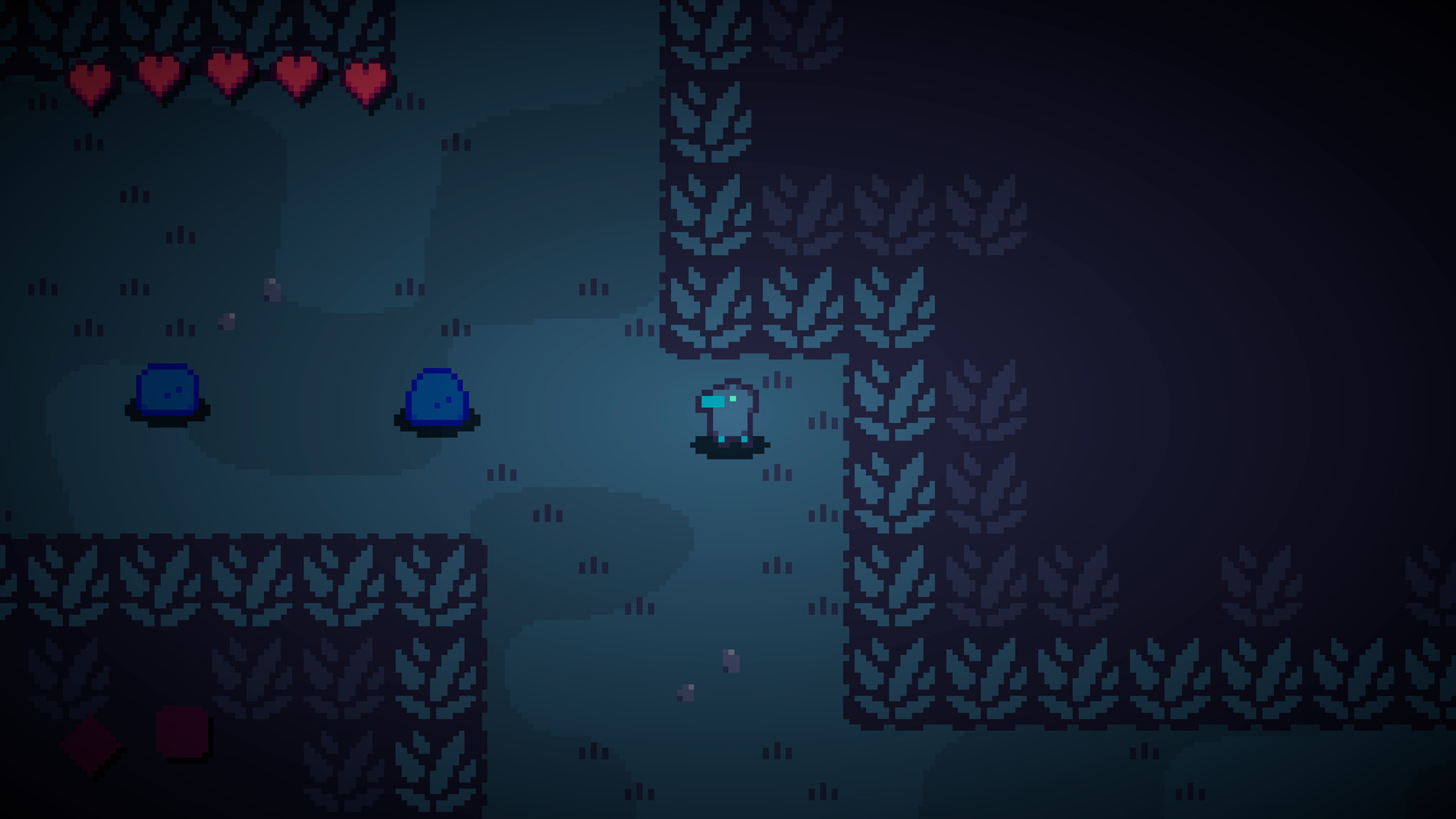The image size is (1456, 819).
Task: Click the grass tuft below the player character
Action: pos(777,474)
